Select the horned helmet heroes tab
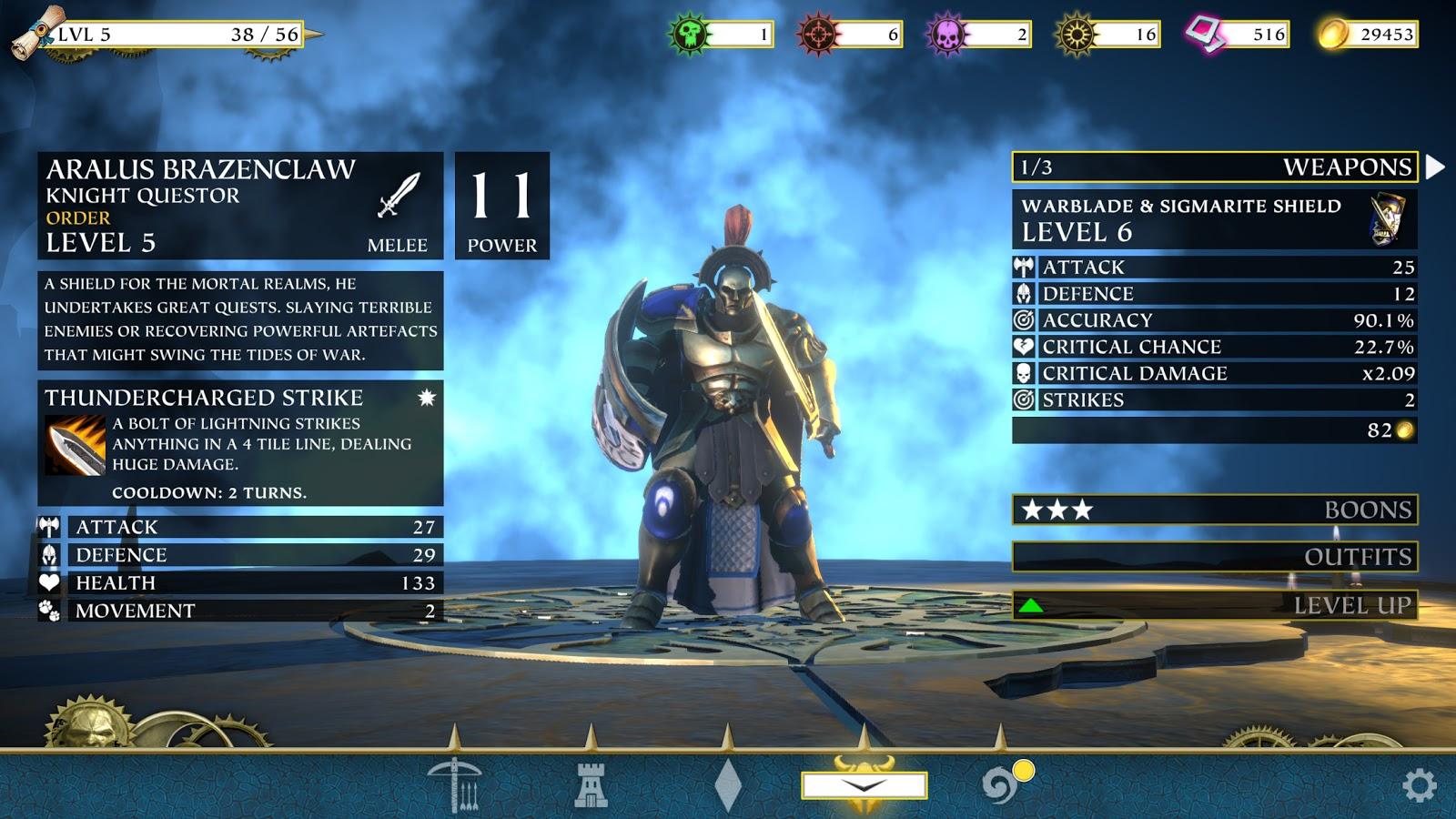Image resolution: width=1456 pixels, height=819 pixels. [864, 783]
